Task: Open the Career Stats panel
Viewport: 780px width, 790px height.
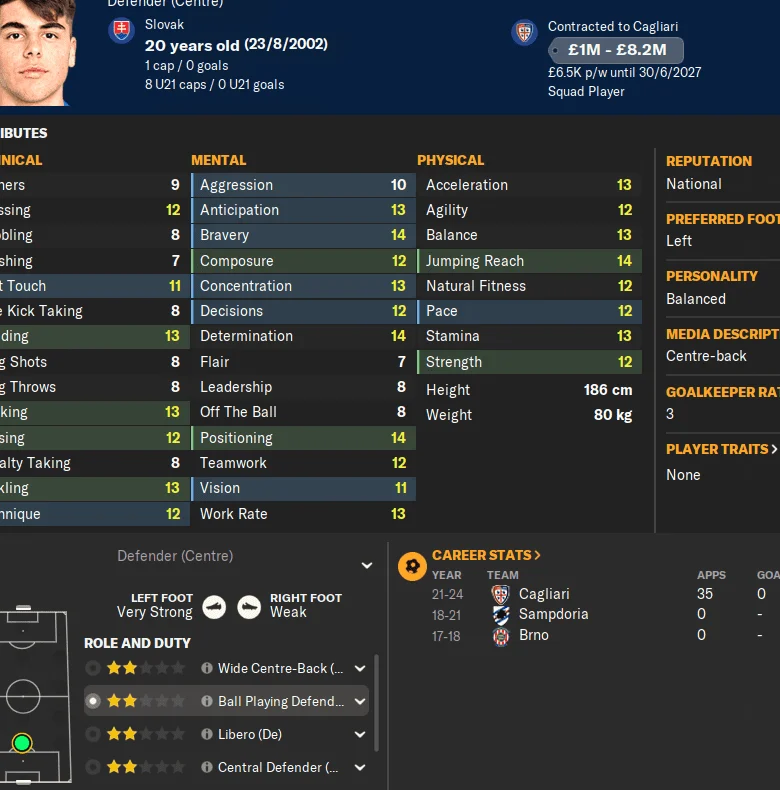Action: point(486,555)
